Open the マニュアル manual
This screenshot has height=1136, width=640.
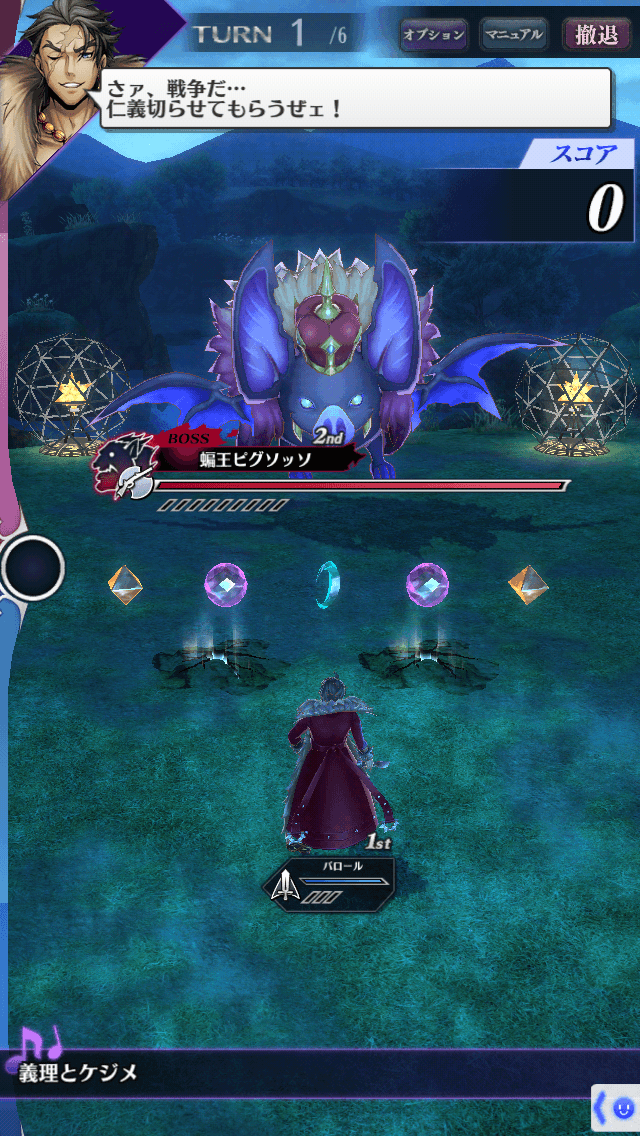click(513, 34)
